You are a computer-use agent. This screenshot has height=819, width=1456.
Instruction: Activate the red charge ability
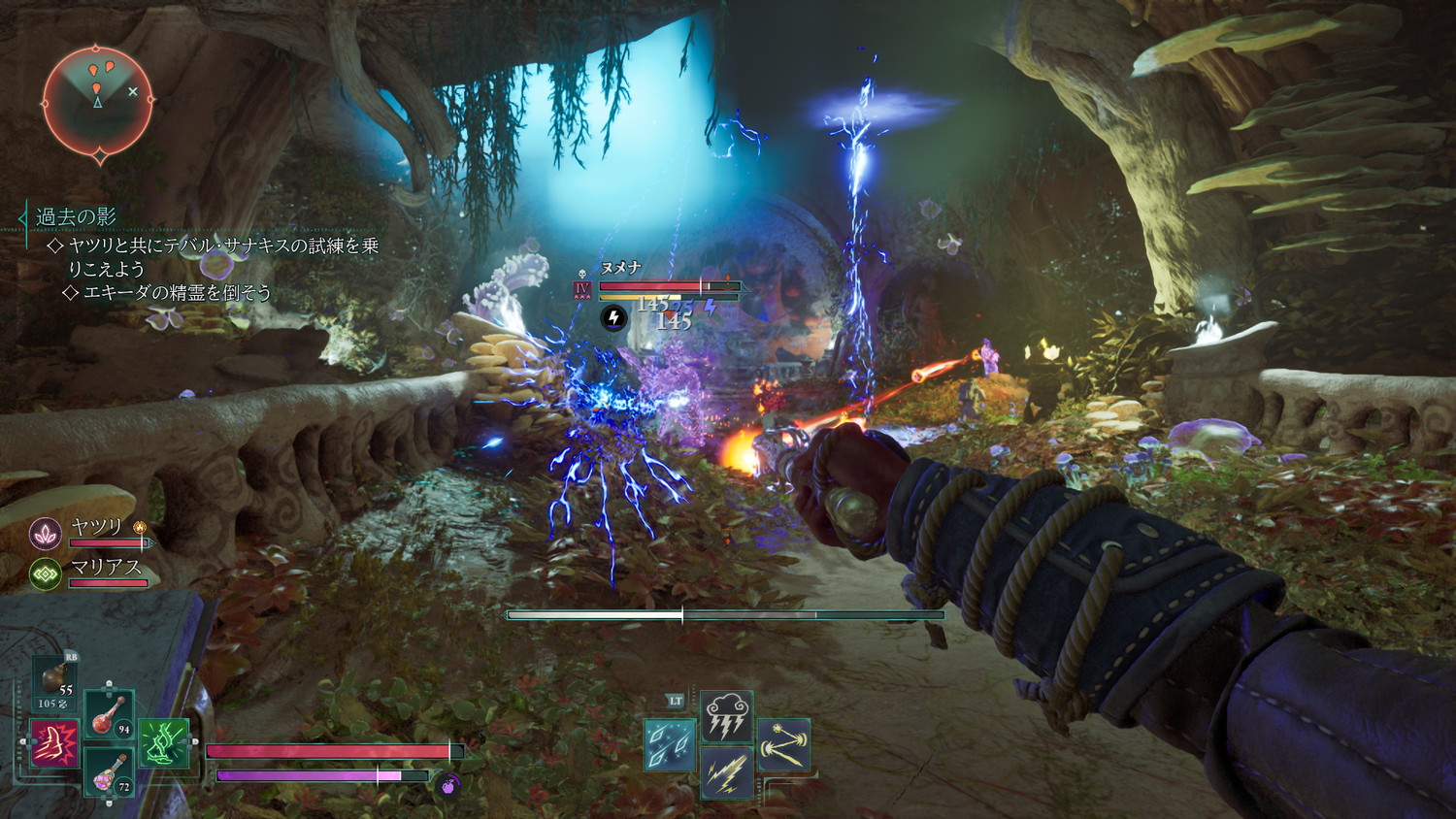[x=54, y=743]
